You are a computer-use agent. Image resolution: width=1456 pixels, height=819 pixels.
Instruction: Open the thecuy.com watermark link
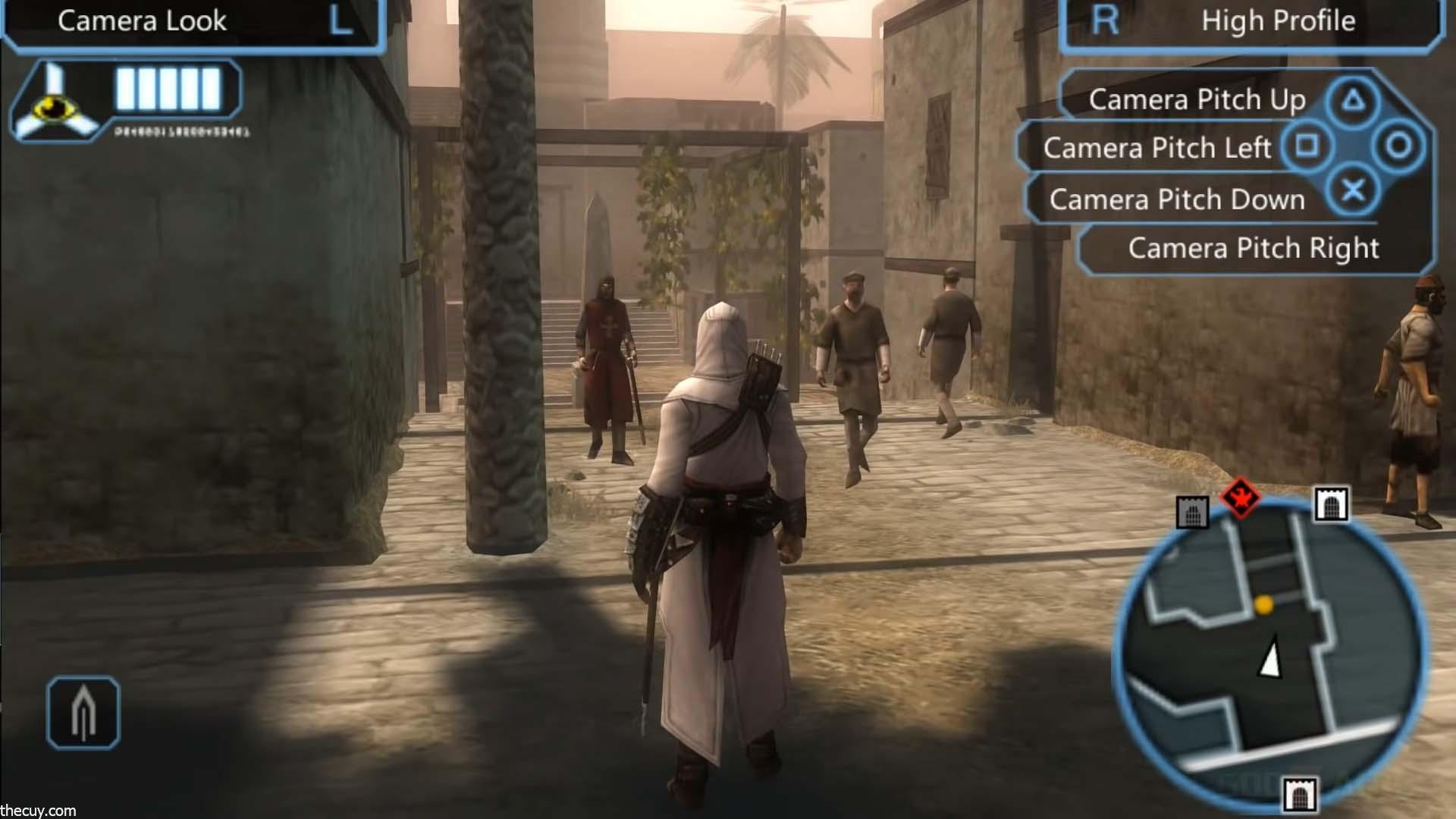38,811
